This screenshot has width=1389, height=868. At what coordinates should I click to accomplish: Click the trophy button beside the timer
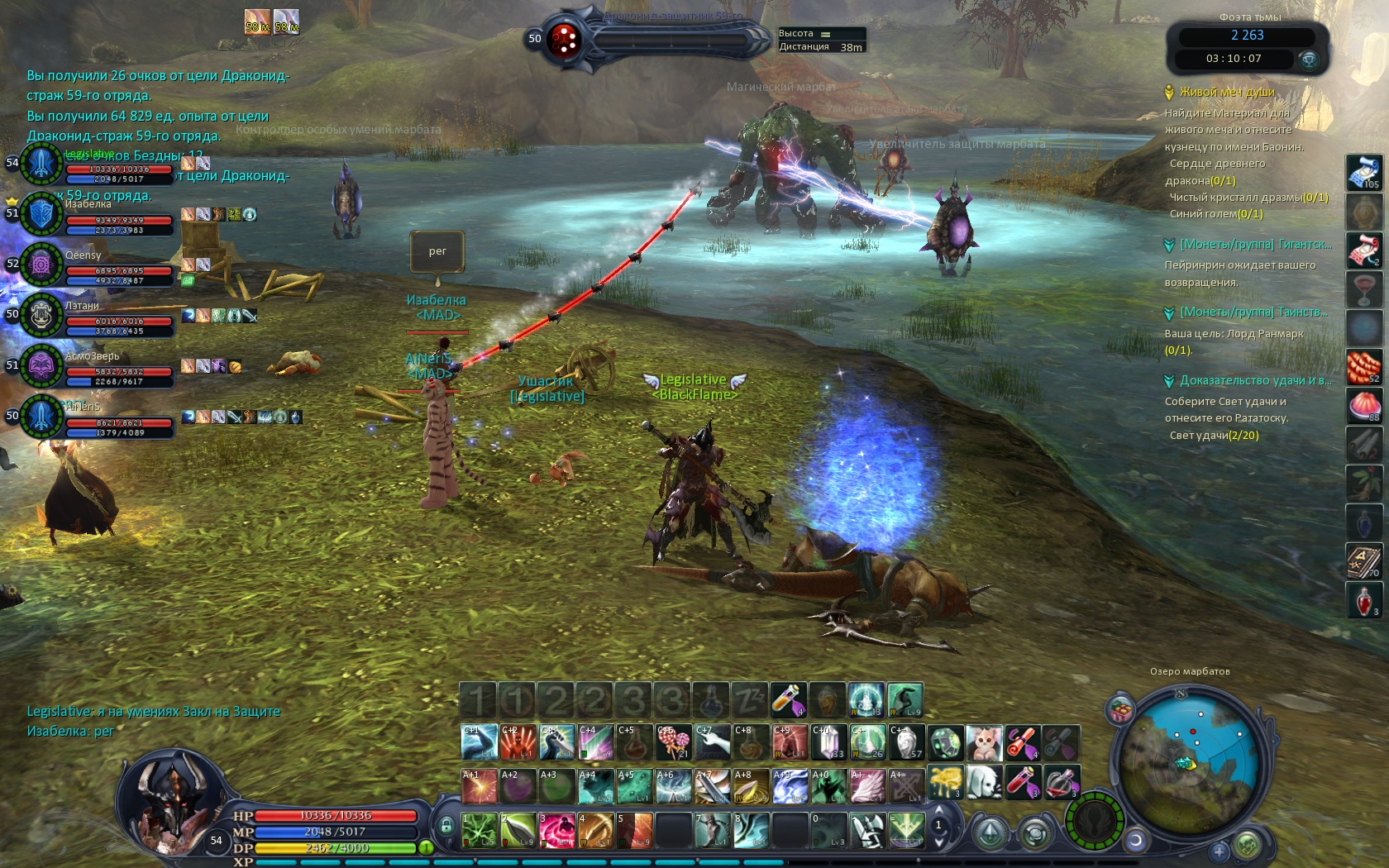(1308, 59)
